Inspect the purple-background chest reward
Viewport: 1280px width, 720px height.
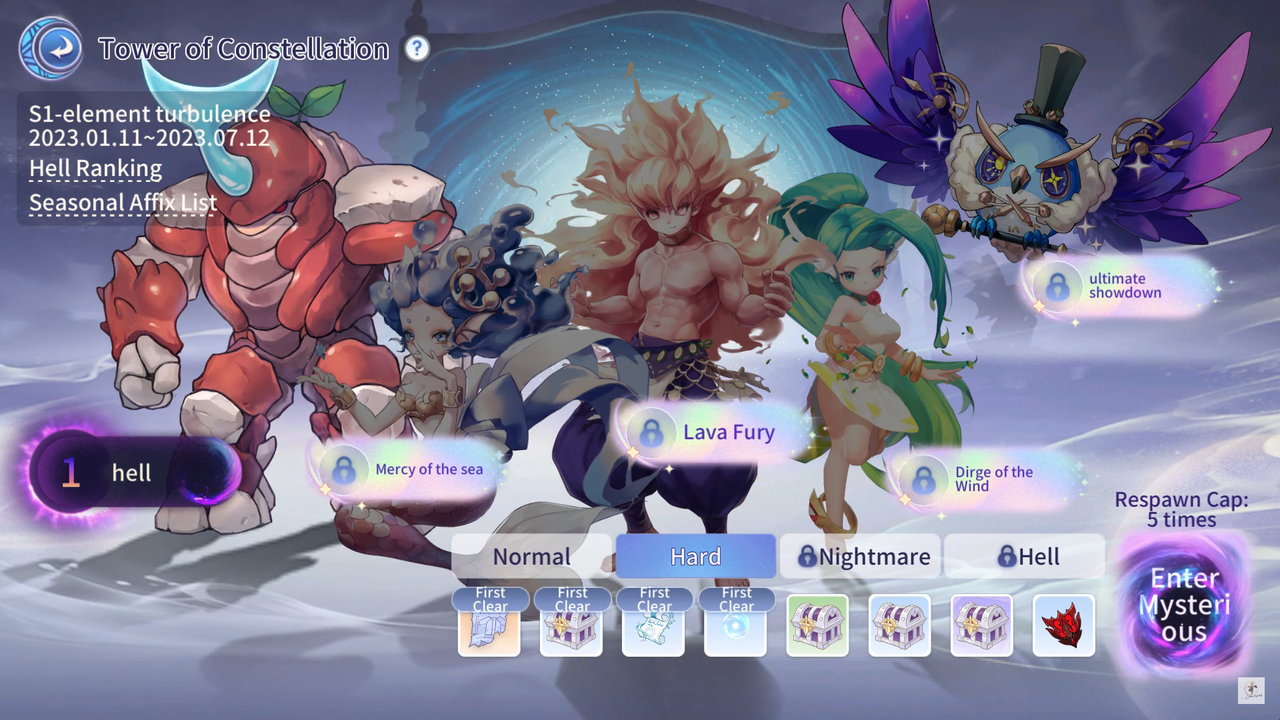(981, 626)
